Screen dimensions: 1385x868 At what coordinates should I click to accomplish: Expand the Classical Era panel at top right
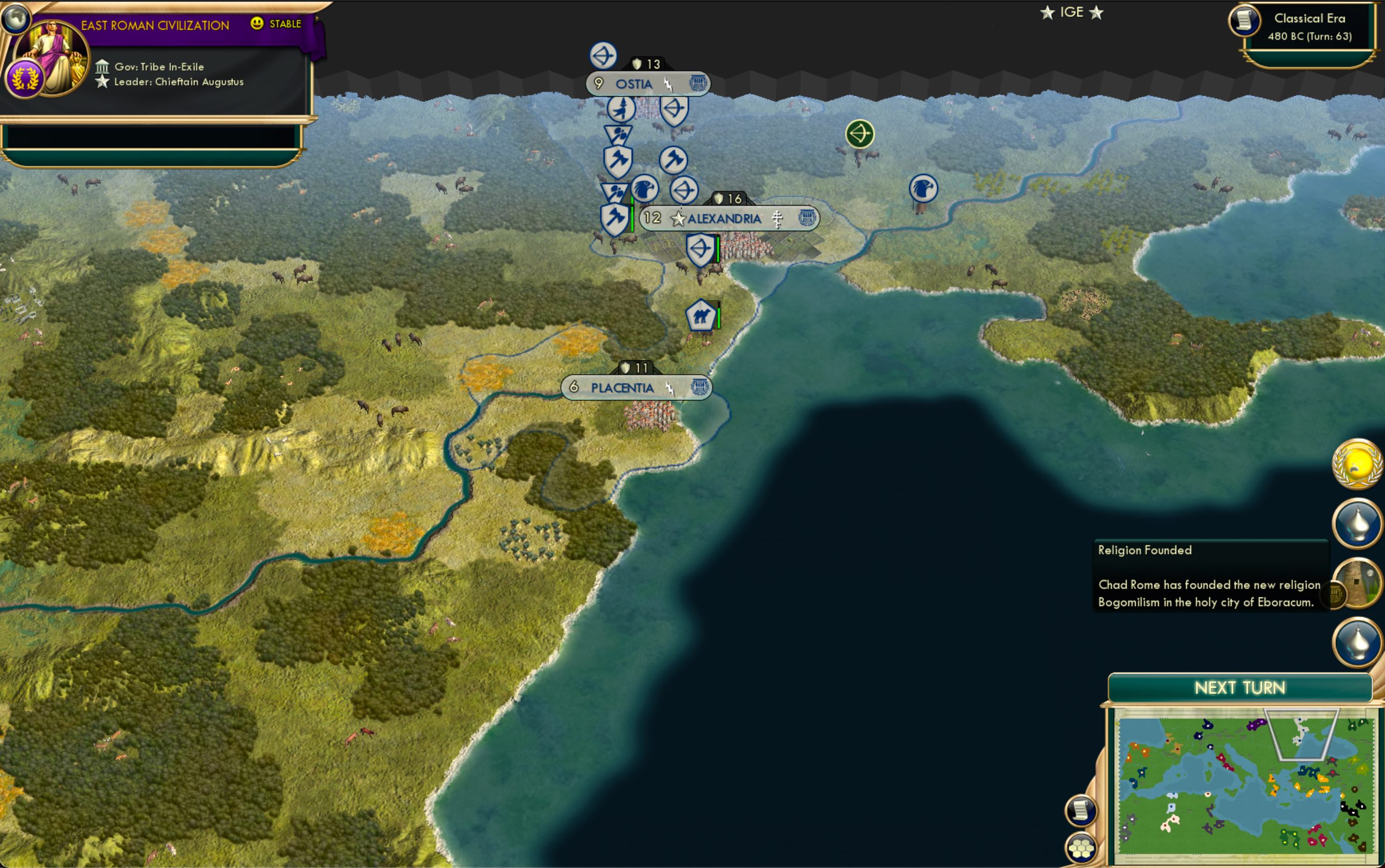tap(1315, 26)
